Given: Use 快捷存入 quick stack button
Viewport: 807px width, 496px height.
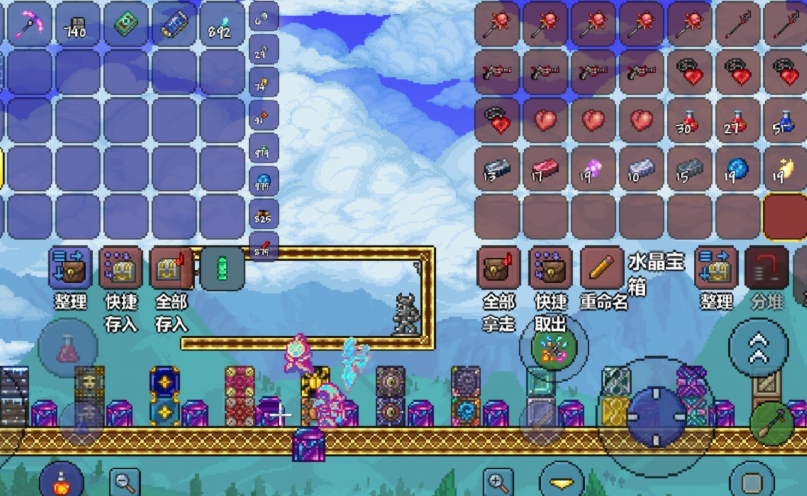Looking at the screenshot, I should (120, 269).
